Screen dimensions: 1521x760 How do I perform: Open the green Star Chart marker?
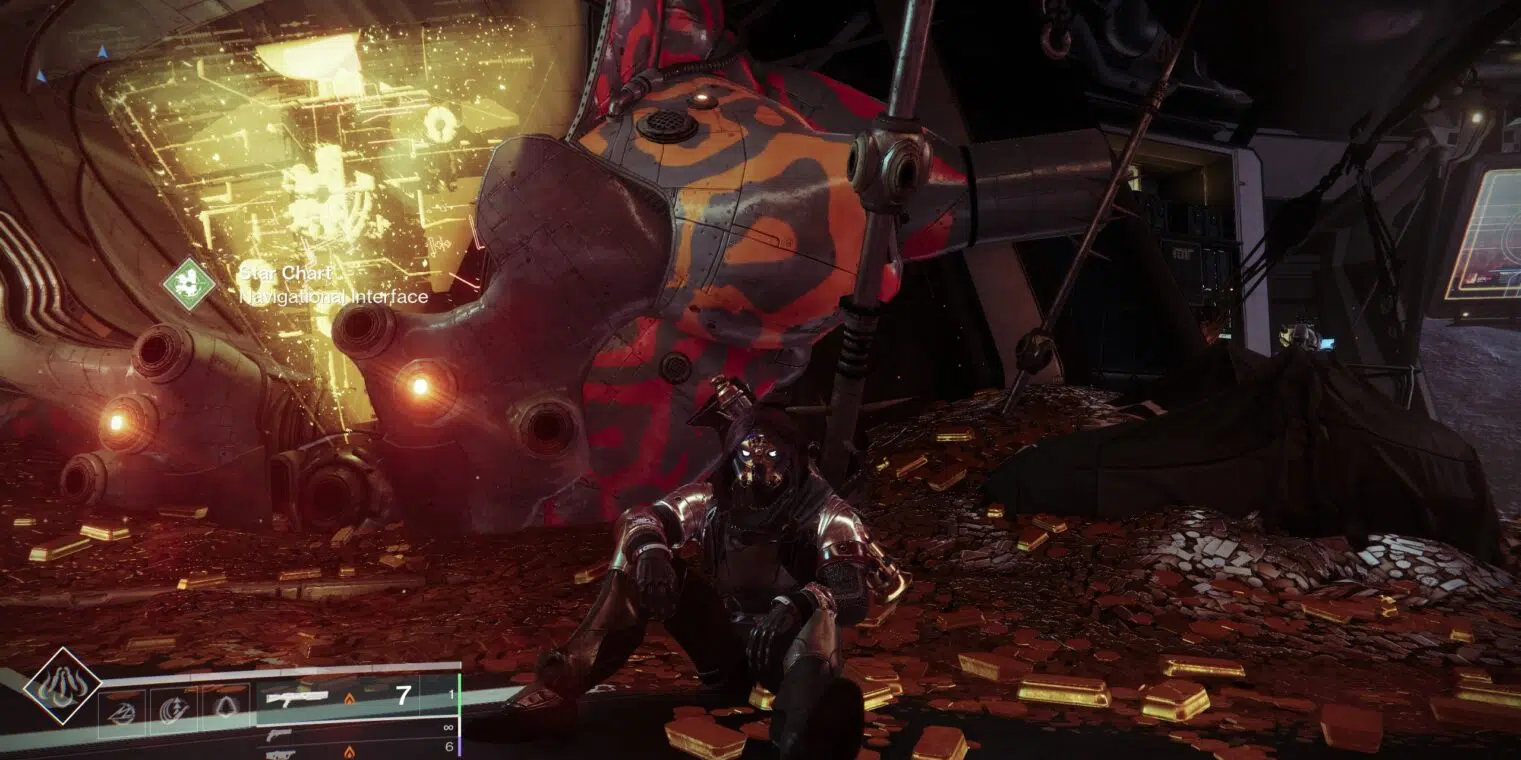[189, 284]
